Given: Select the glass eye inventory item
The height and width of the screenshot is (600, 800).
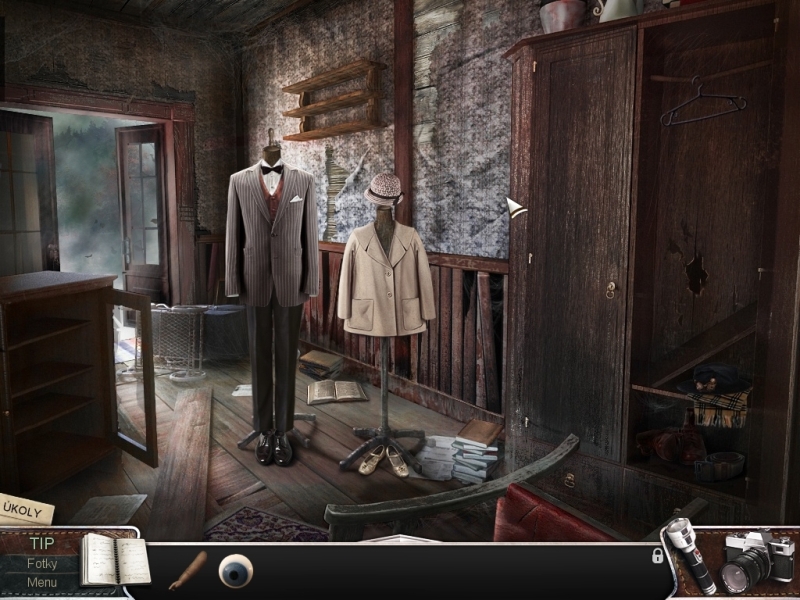Looking at the screenshot, I should point(236,569).
